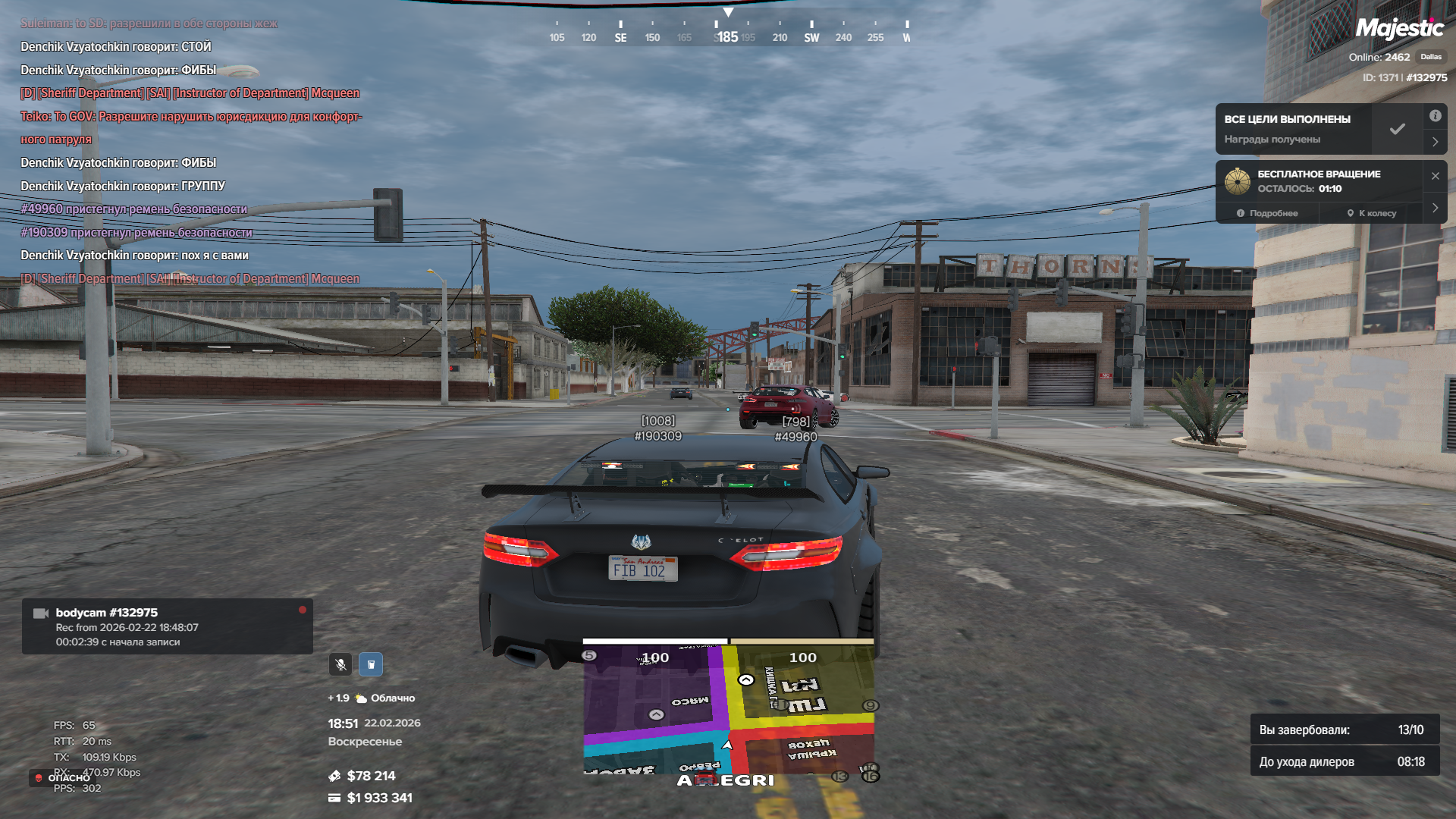Set route with К колесу button
Image resolution: width=1456 pixels, height=819 pixels.
(x=1372, y=213)
